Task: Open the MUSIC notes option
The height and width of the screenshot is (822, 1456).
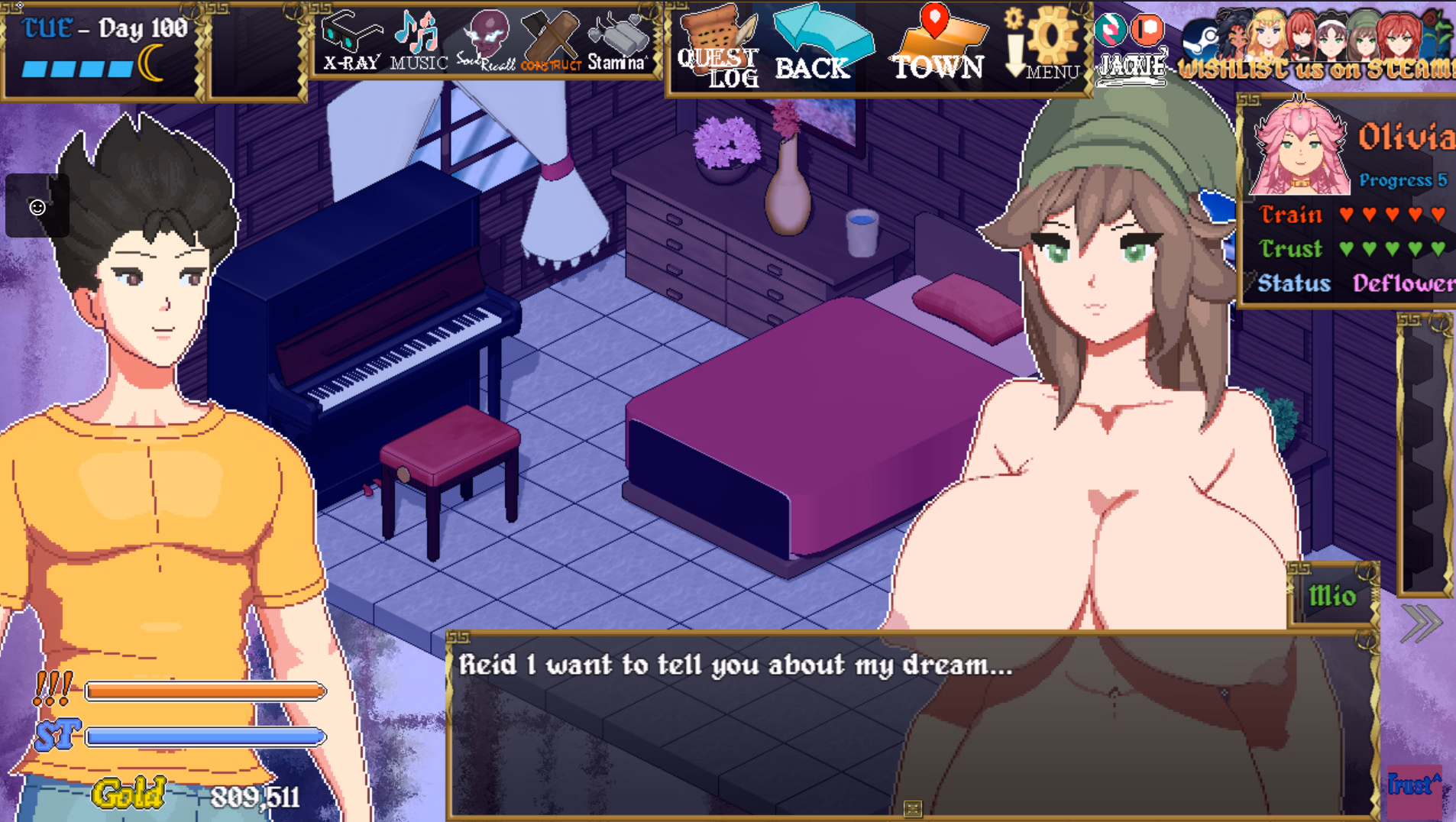Action: 418,42
